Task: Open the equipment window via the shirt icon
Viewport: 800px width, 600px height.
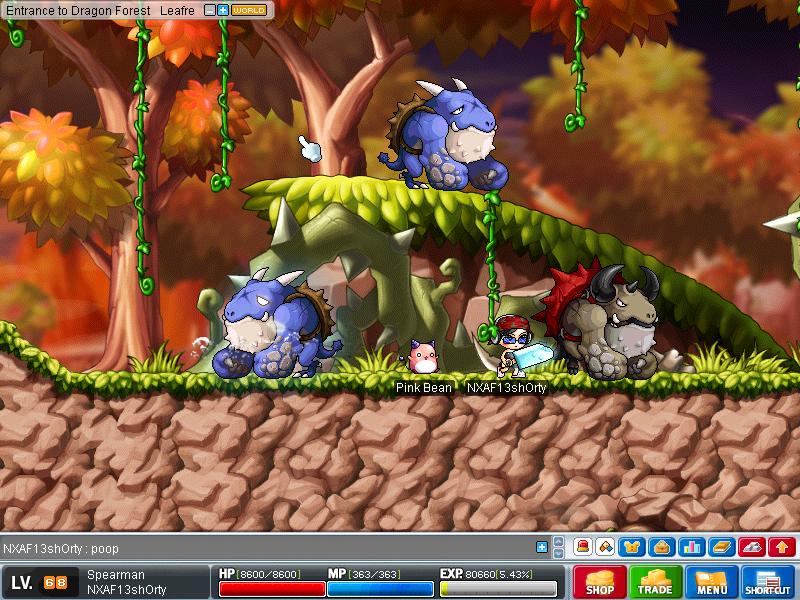Action: (x=634, y=547)
